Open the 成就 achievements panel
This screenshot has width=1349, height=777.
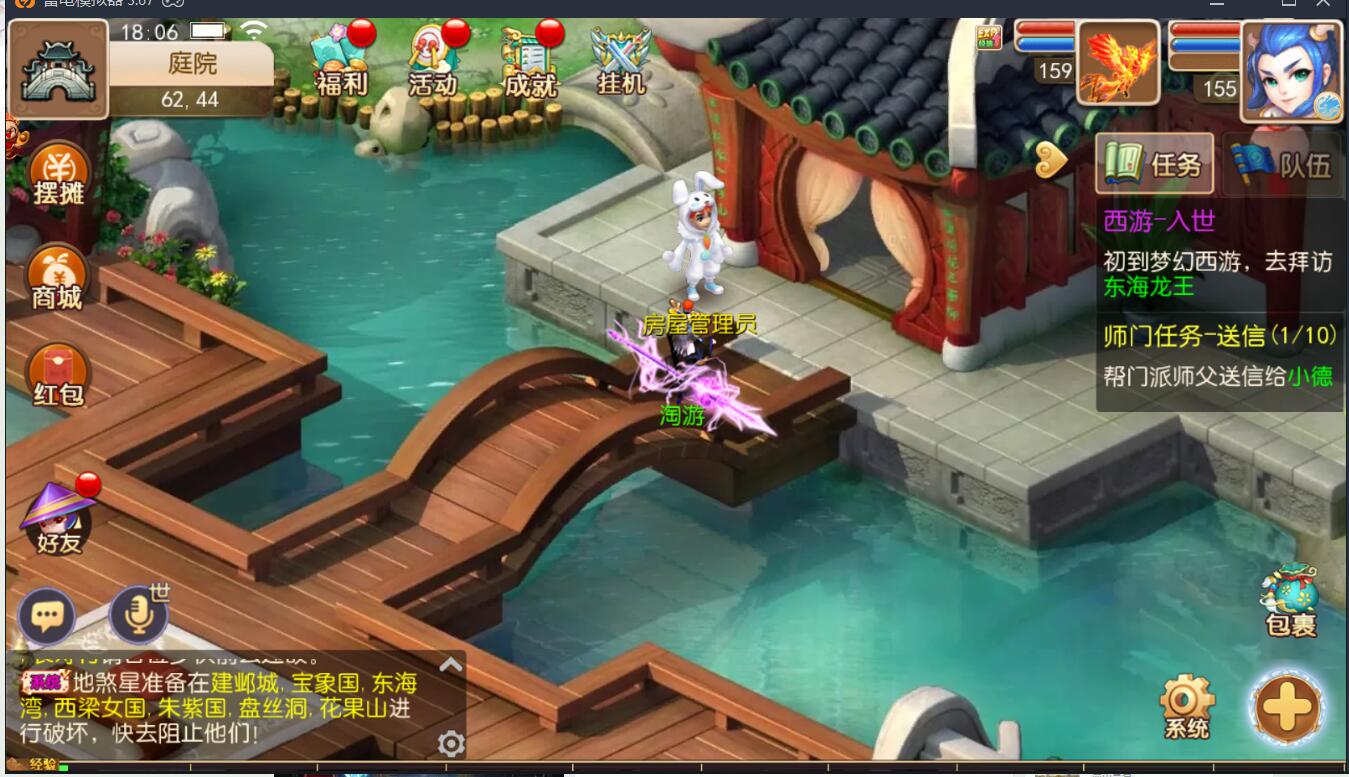(x=529, y=62)
